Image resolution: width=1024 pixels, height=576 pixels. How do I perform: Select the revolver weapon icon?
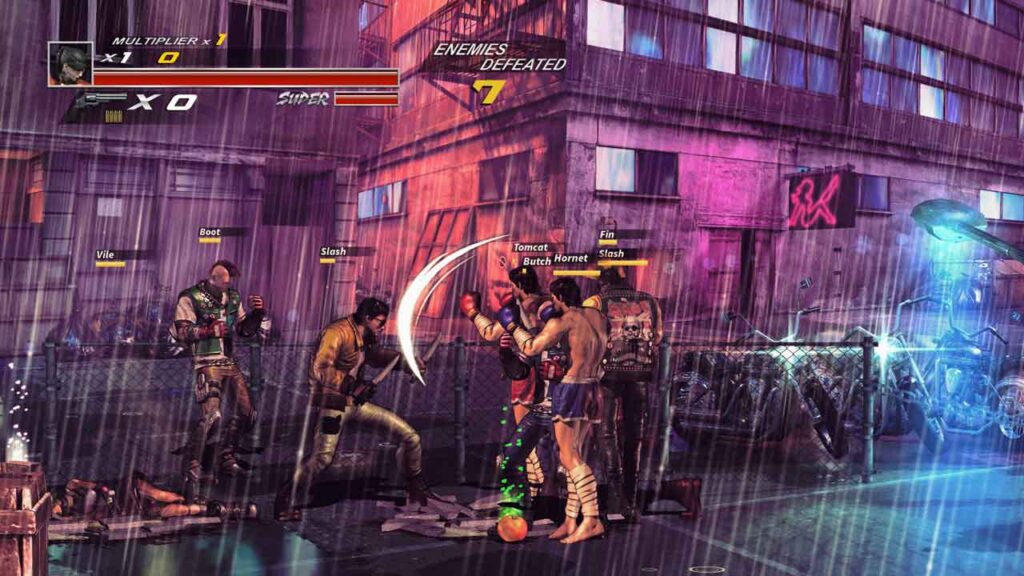tap(100, 101)
